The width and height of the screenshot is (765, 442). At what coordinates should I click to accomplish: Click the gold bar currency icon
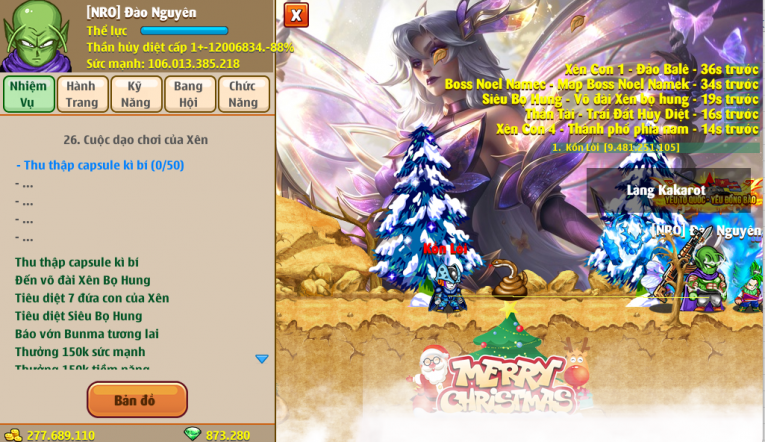point(13,435)
